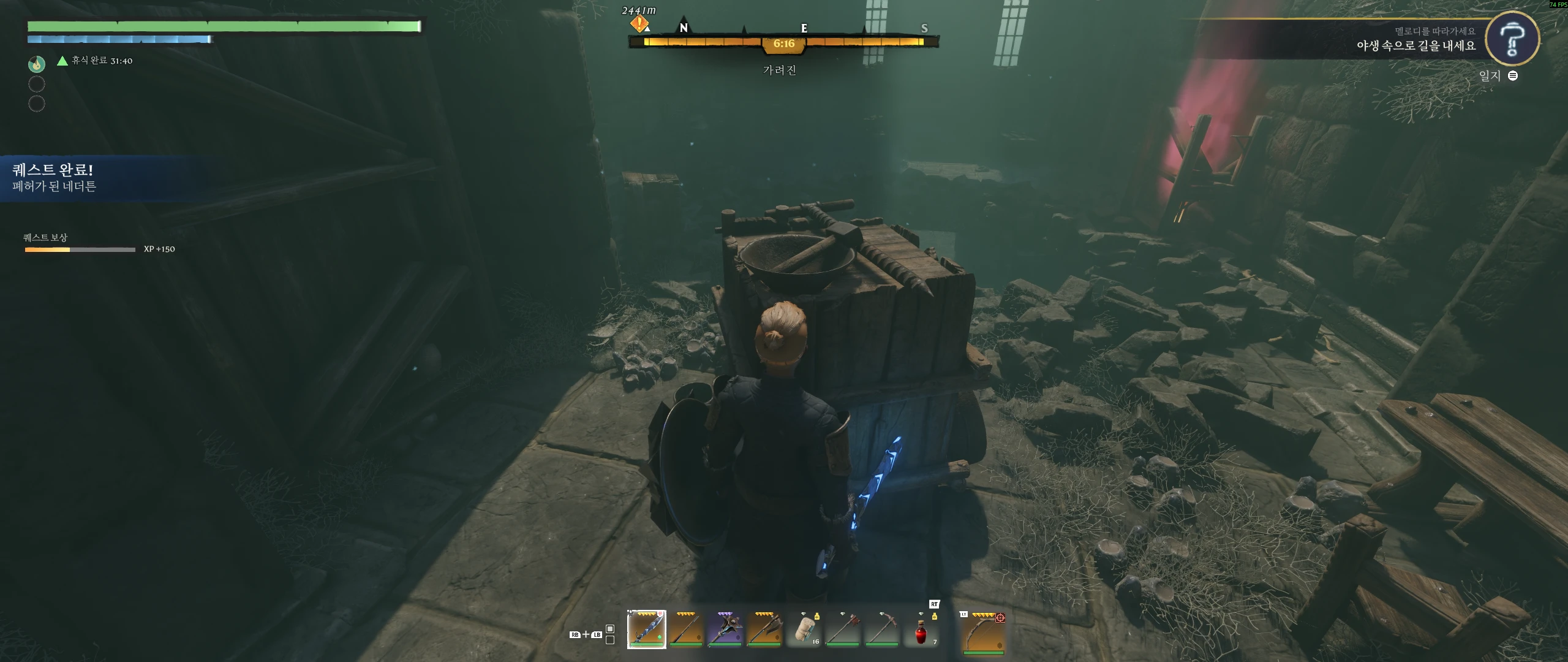Select the blue sword hotbar slot
Screen dimensions: 1568x662
tap(646, 629)
